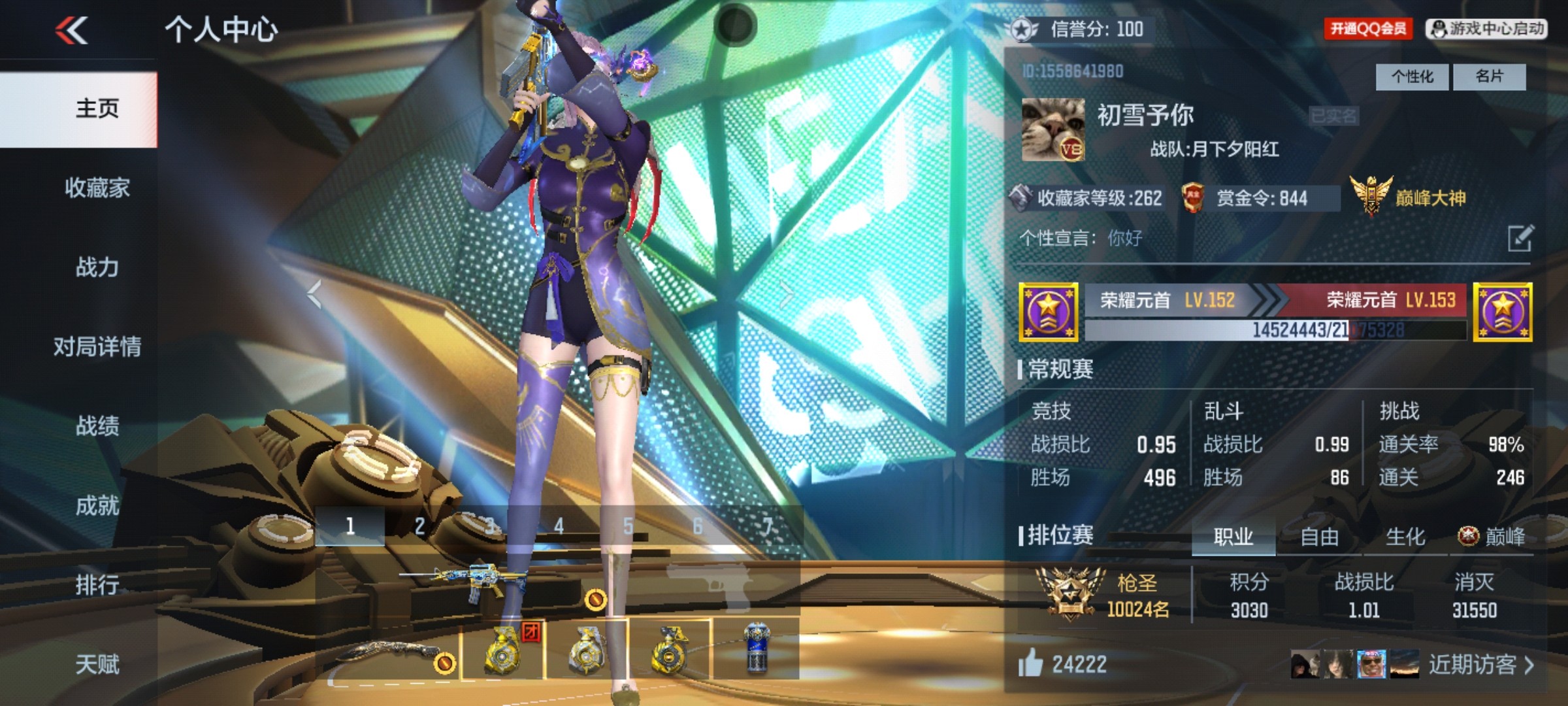Activate the 开通QQ会员 button
This screenshot has width=1568, height=706.
[1367, 29]
